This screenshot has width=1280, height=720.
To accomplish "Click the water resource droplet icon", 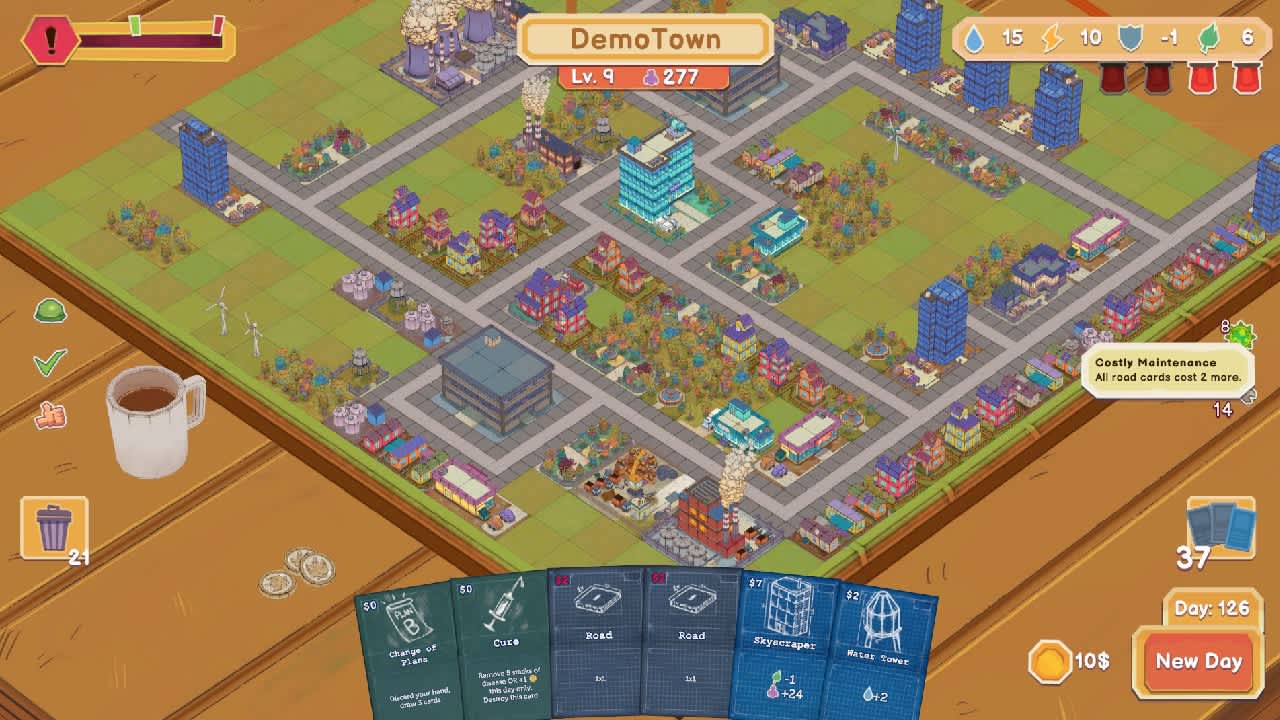I will 974,37.
